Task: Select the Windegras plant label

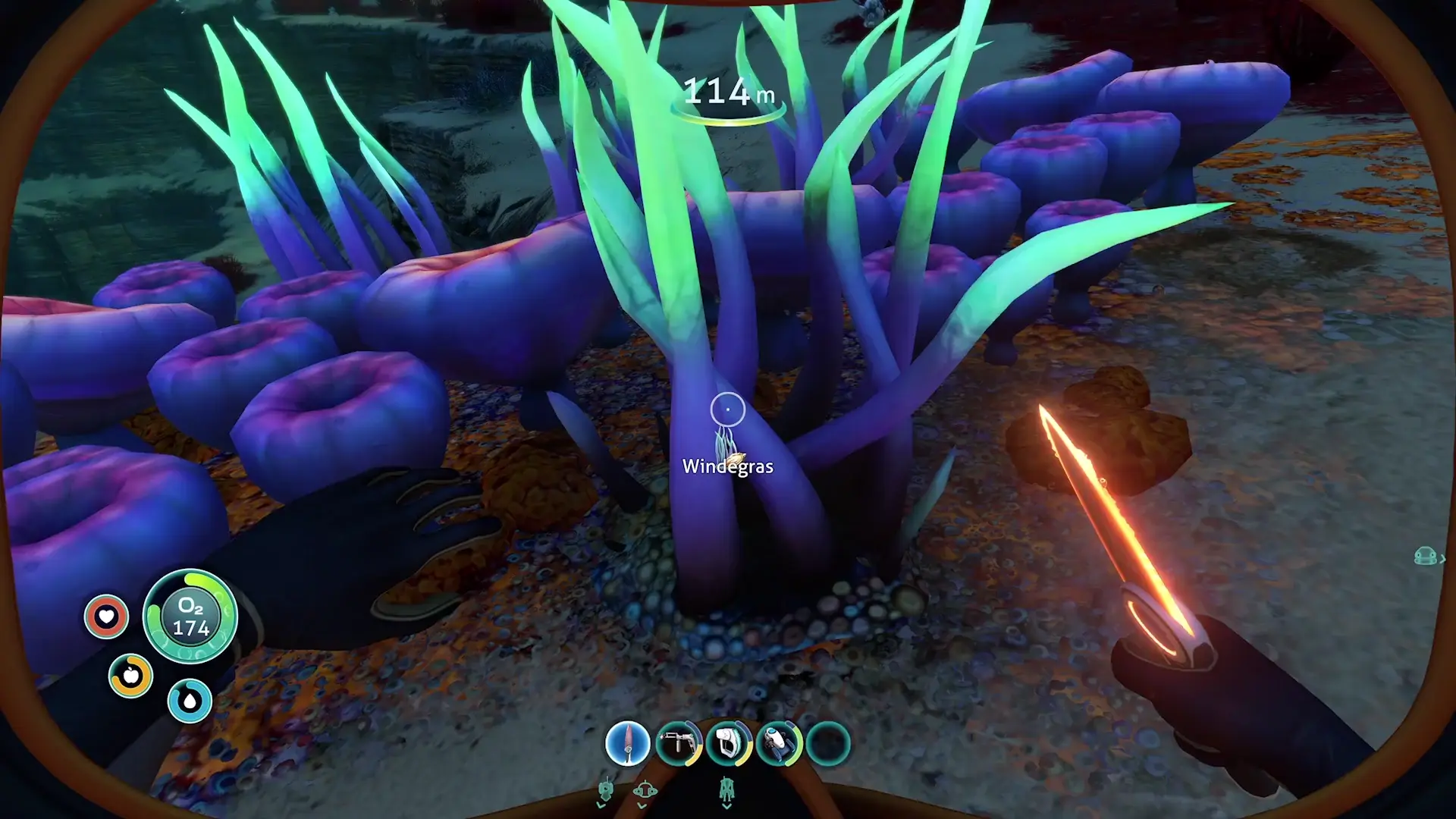Action: click(x=728, y=467)
